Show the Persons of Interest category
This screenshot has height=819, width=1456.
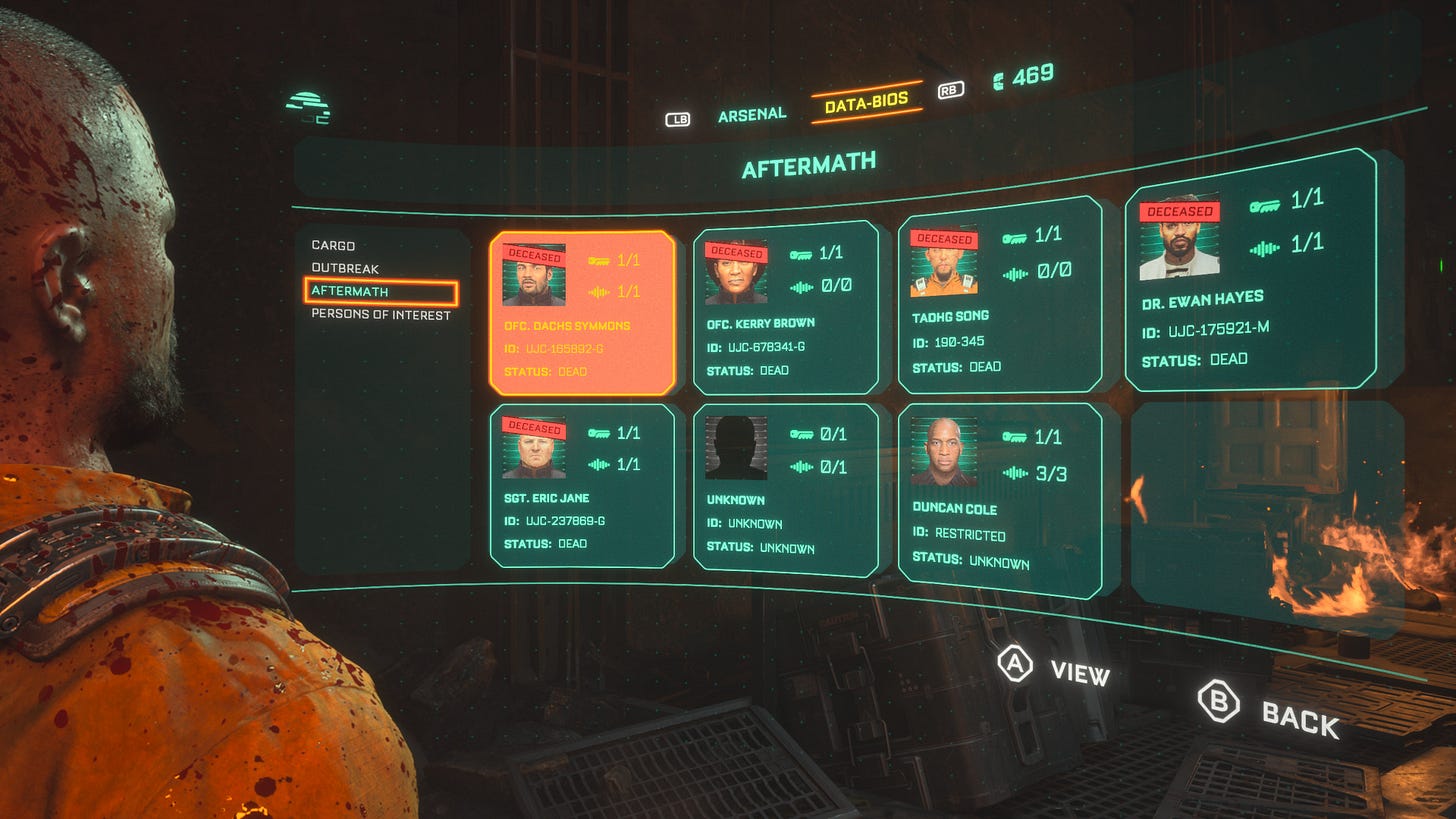pos(380,315)
